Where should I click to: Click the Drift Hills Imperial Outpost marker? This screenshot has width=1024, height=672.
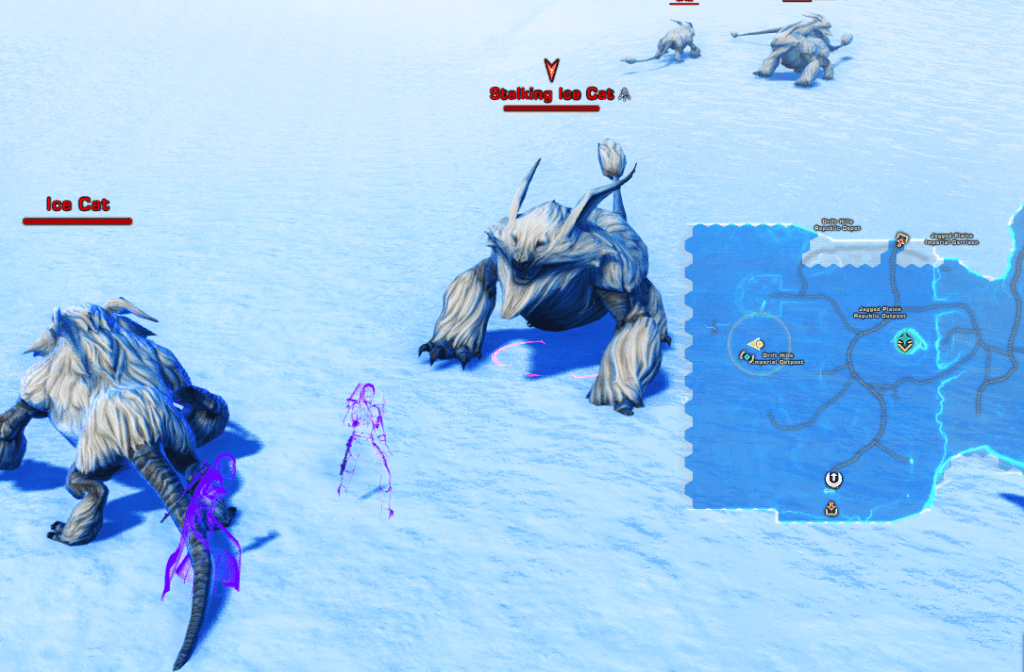[746, 356]
